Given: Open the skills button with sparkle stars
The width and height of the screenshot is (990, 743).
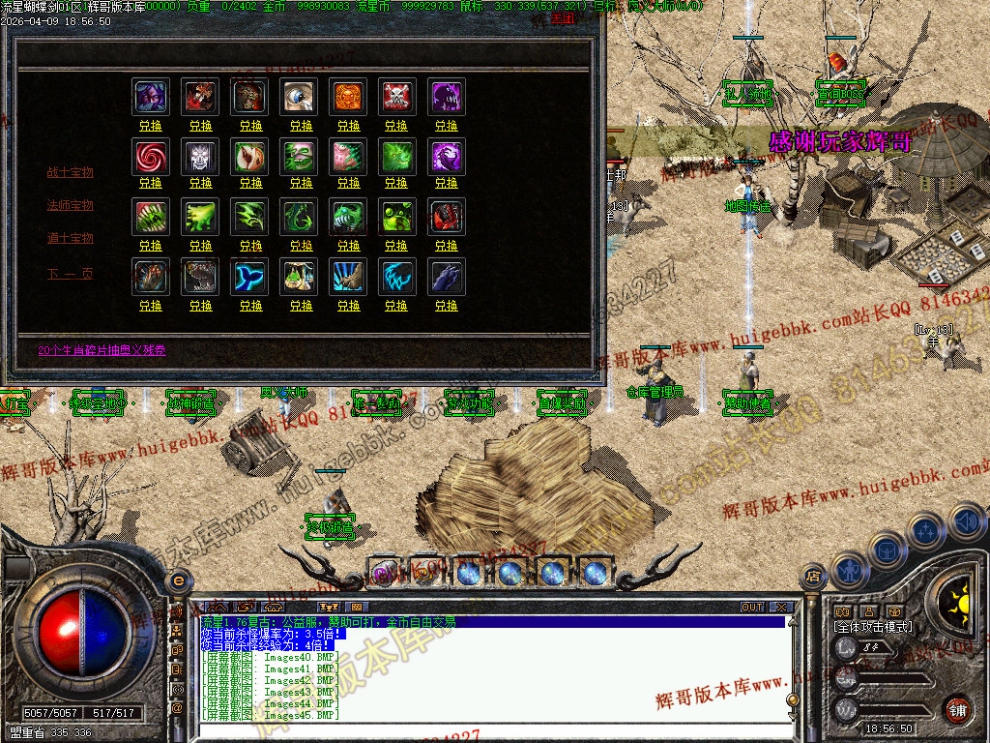Looking at the screenshot, I should pyautogui.click(x=926, y=529).
